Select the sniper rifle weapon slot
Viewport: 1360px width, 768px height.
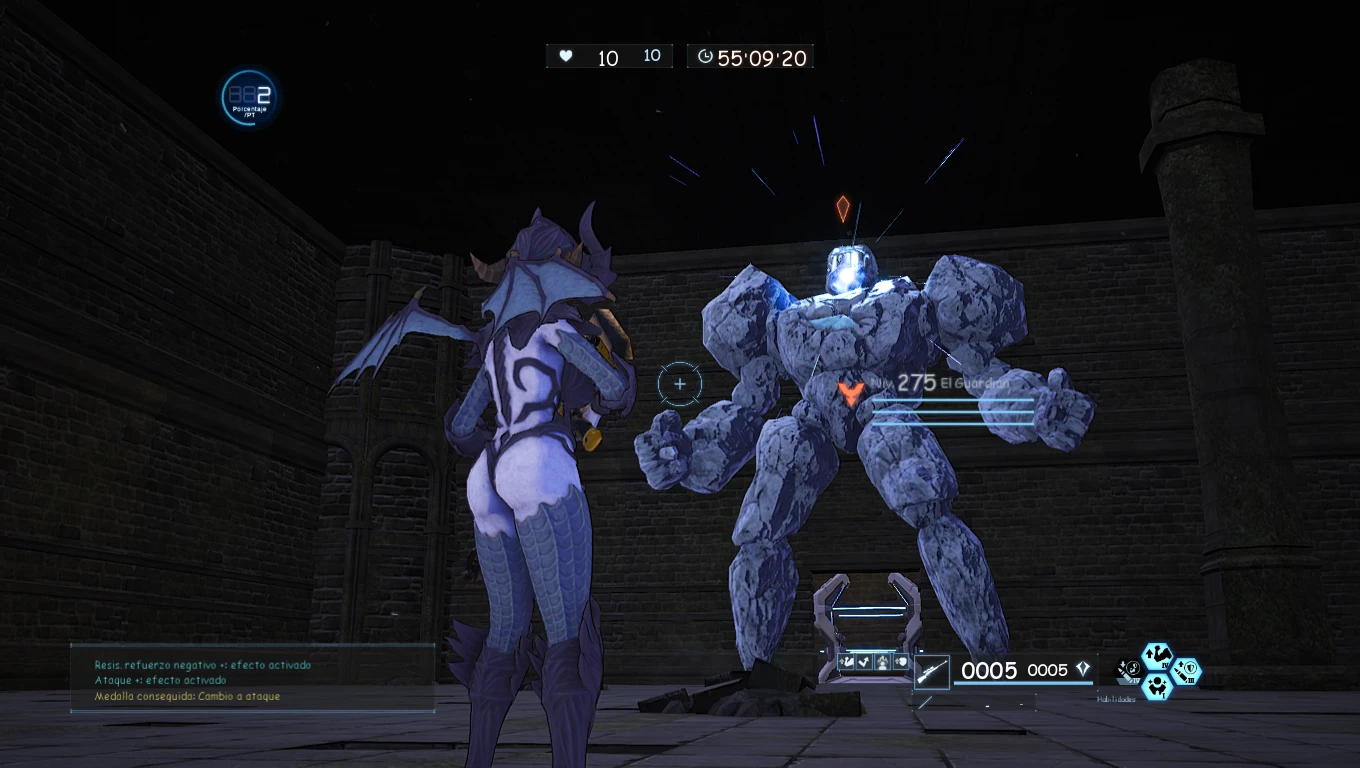click(x=932, y=672)
